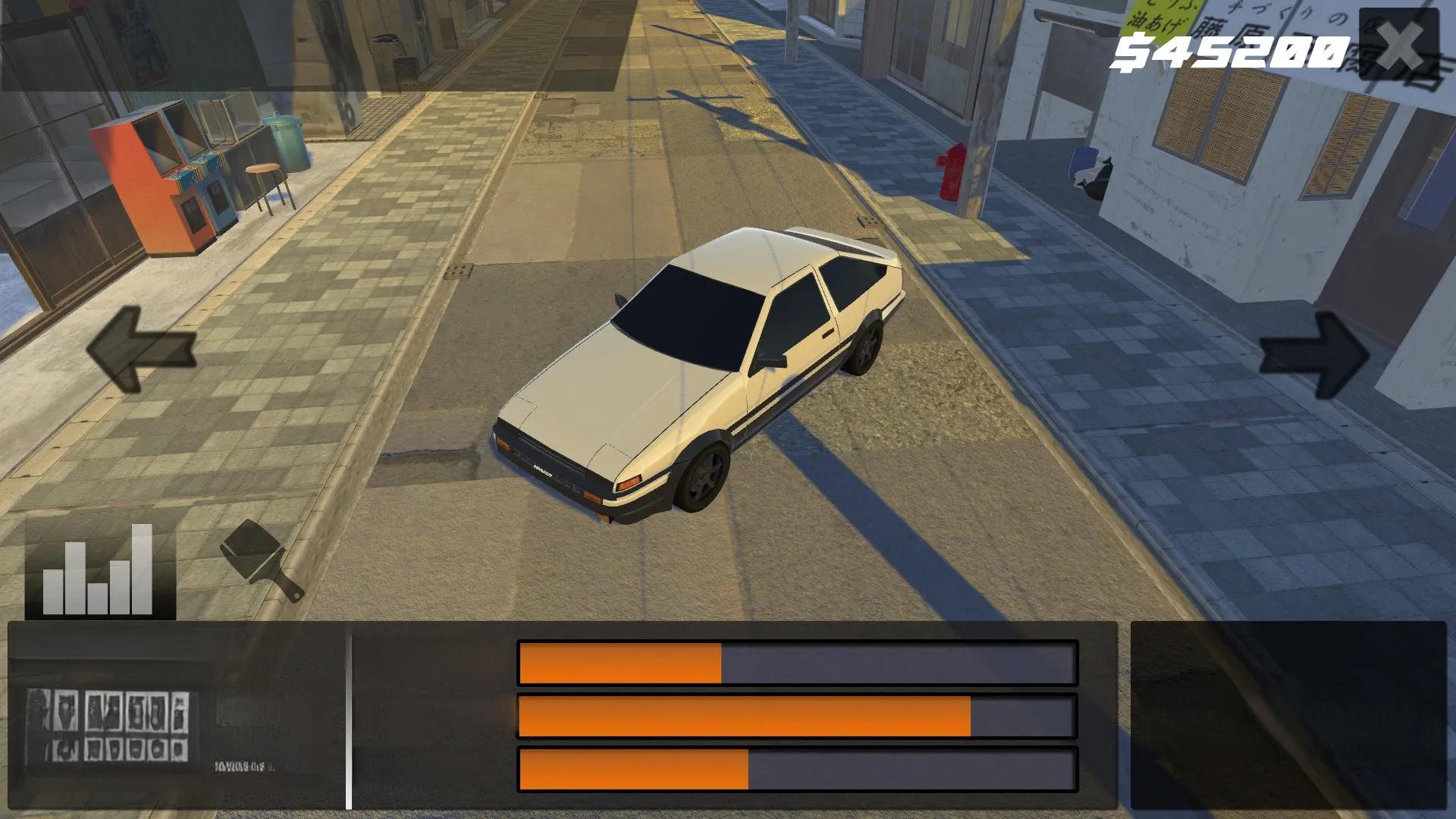The height and width of the screenshot is (819, 1456).
Task: Show the next car with right arrow
Action: pyautogui.click(x=1314, y=355)
